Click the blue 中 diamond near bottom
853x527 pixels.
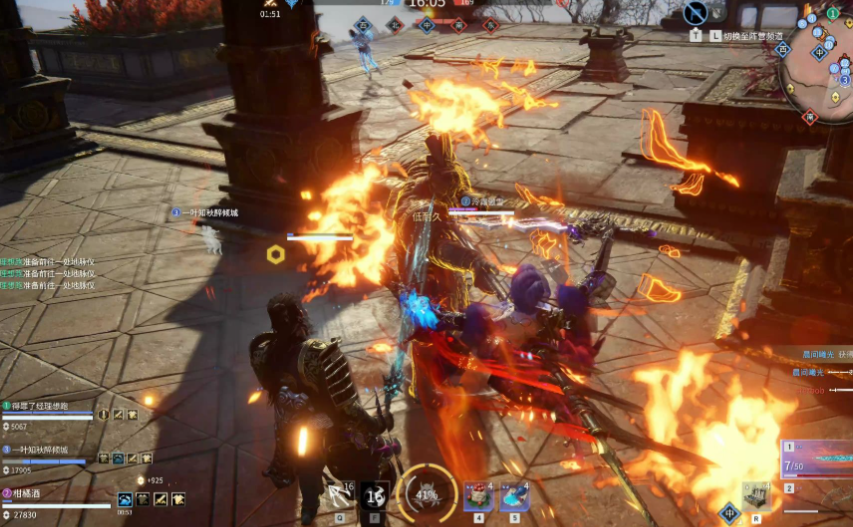coord(729,514)
